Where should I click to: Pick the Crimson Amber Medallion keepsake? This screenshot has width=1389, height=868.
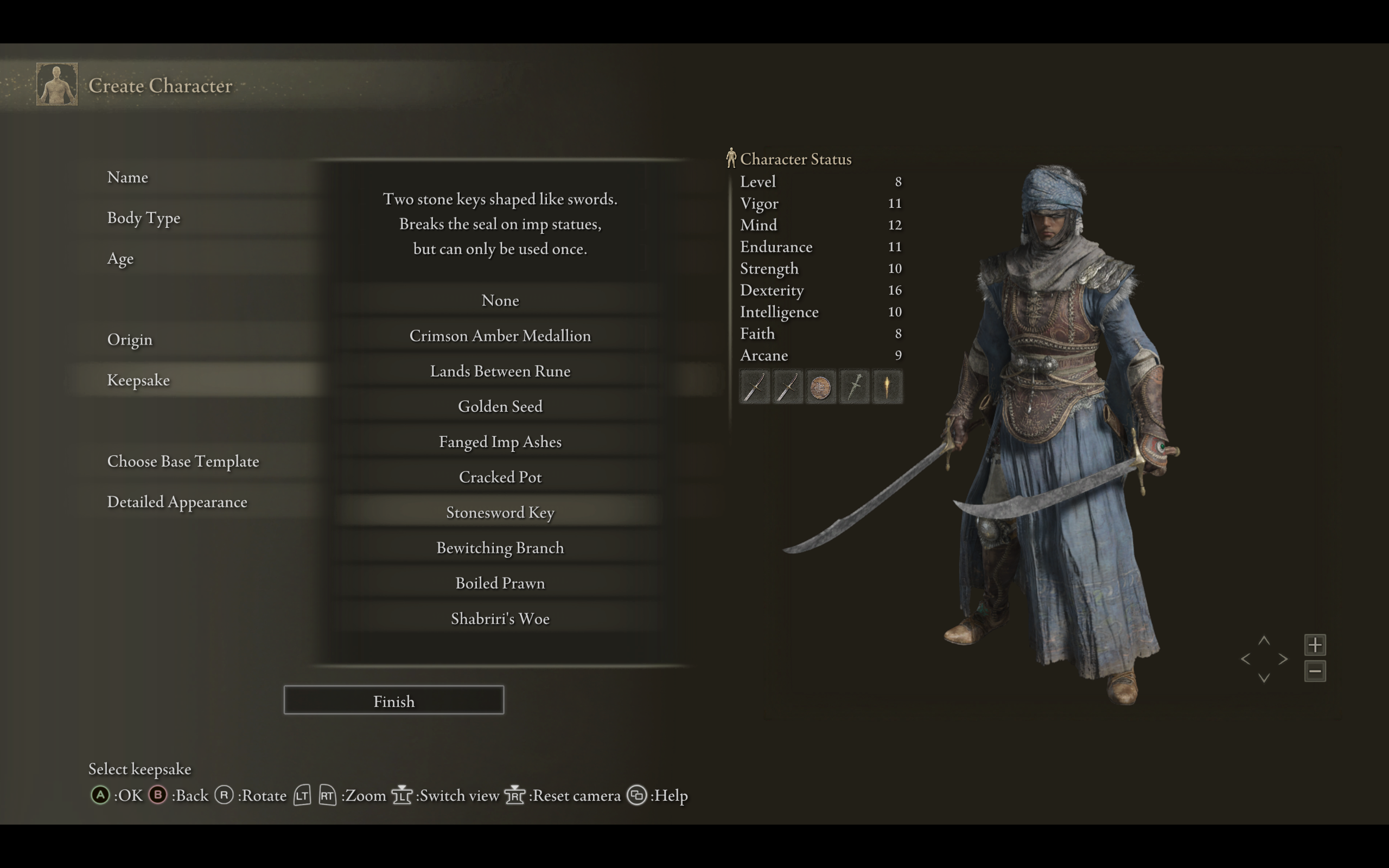(x=500, y=336)
